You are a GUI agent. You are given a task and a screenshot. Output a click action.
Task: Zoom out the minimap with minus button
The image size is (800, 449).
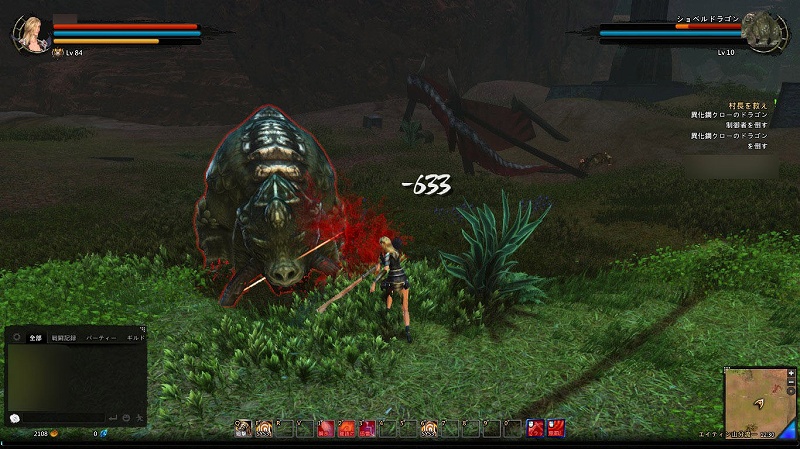pos(791,383)
